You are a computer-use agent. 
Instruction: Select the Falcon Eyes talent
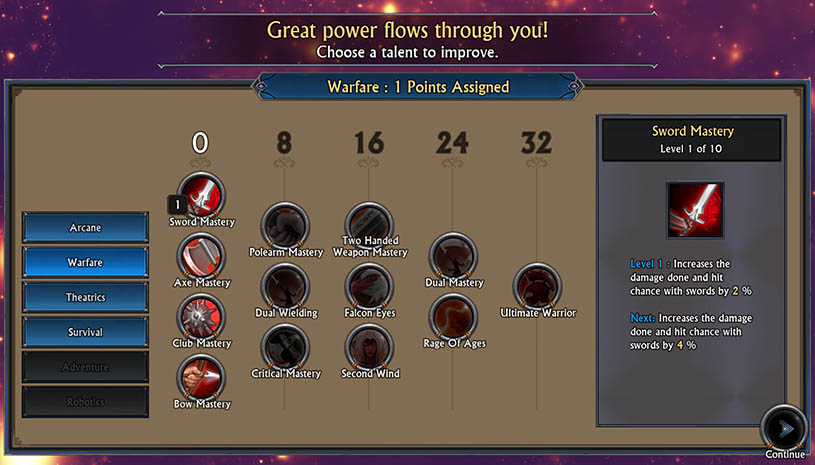pos(369,286)
